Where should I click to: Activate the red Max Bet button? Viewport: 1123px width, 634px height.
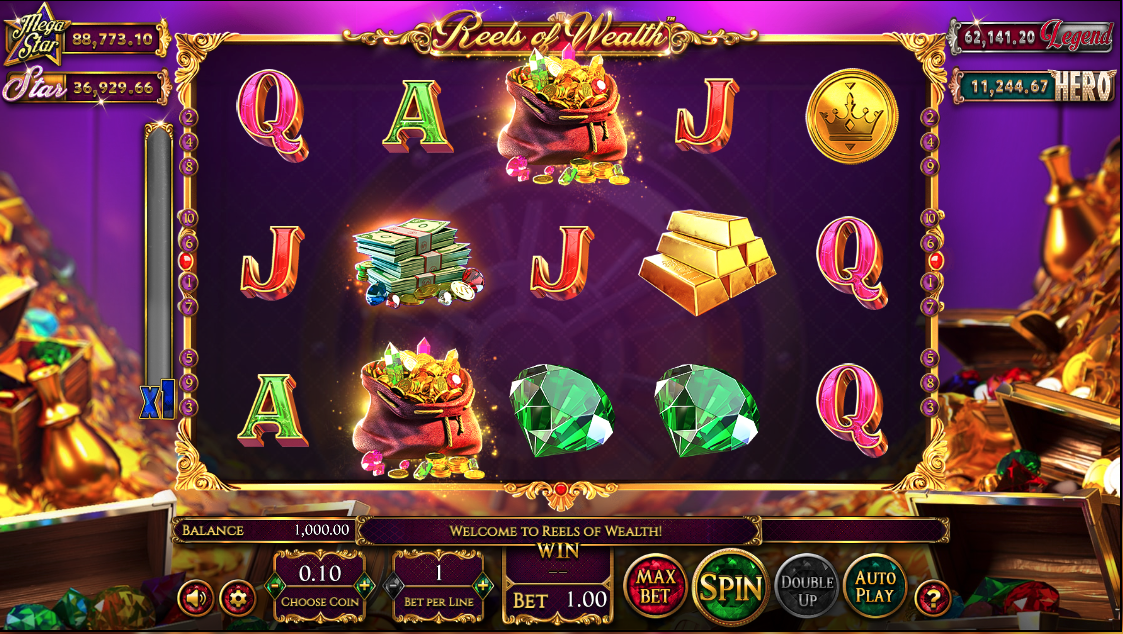(x=656, y=585)
